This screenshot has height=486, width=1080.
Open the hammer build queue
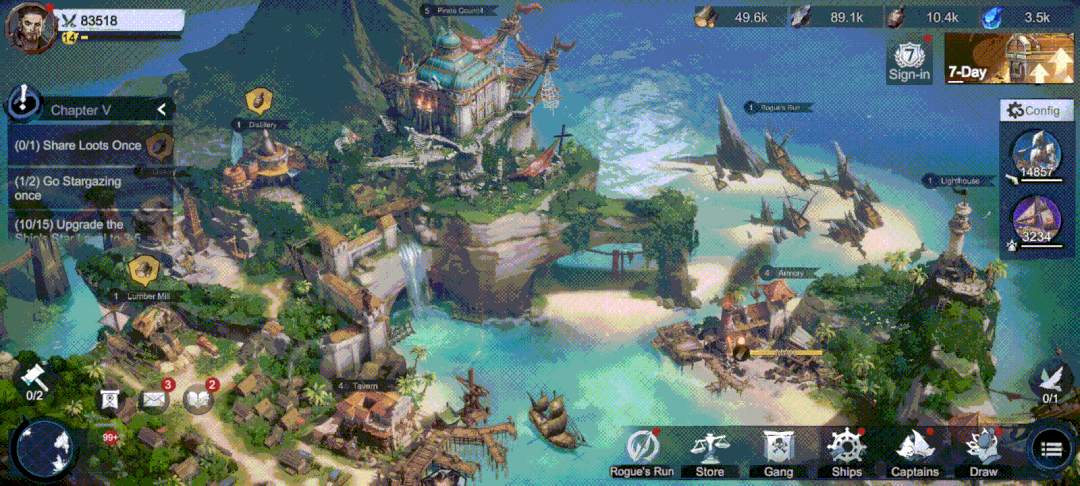[34, 378]
